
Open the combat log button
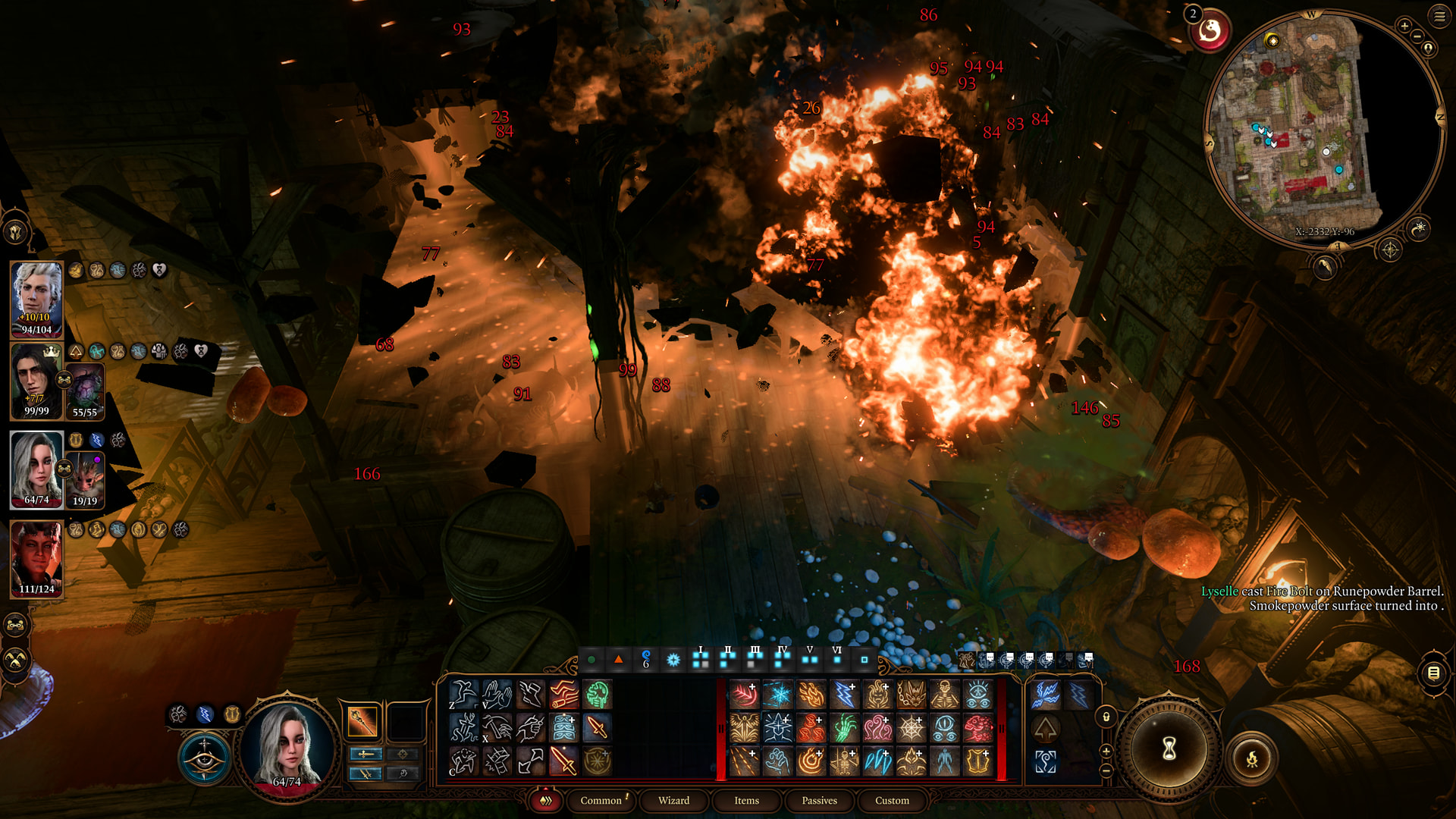coord(1433,673)
